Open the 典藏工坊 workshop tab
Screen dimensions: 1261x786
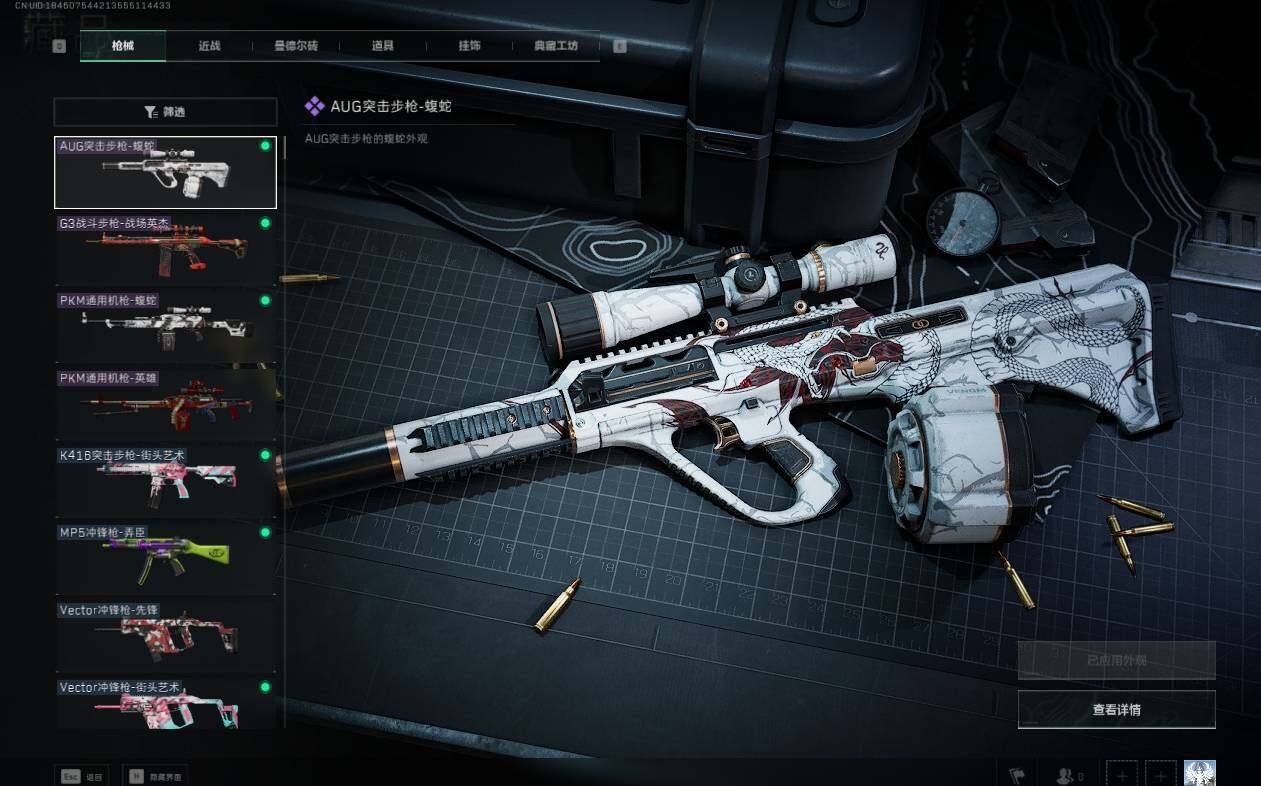pyautogui.click(x=556, y=46)
